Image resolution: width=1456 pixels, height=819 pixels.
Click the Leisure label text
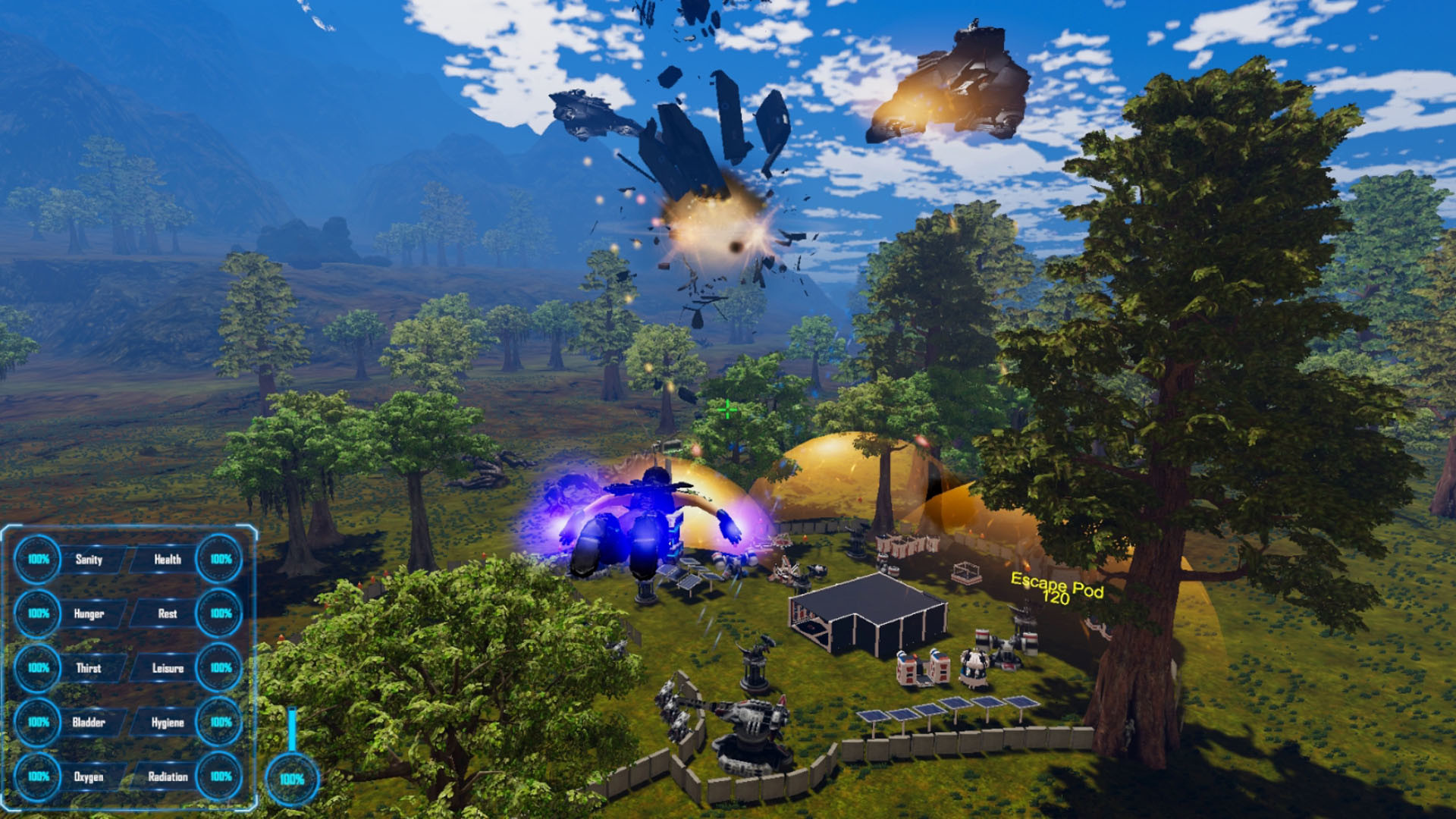click(167, 669)
